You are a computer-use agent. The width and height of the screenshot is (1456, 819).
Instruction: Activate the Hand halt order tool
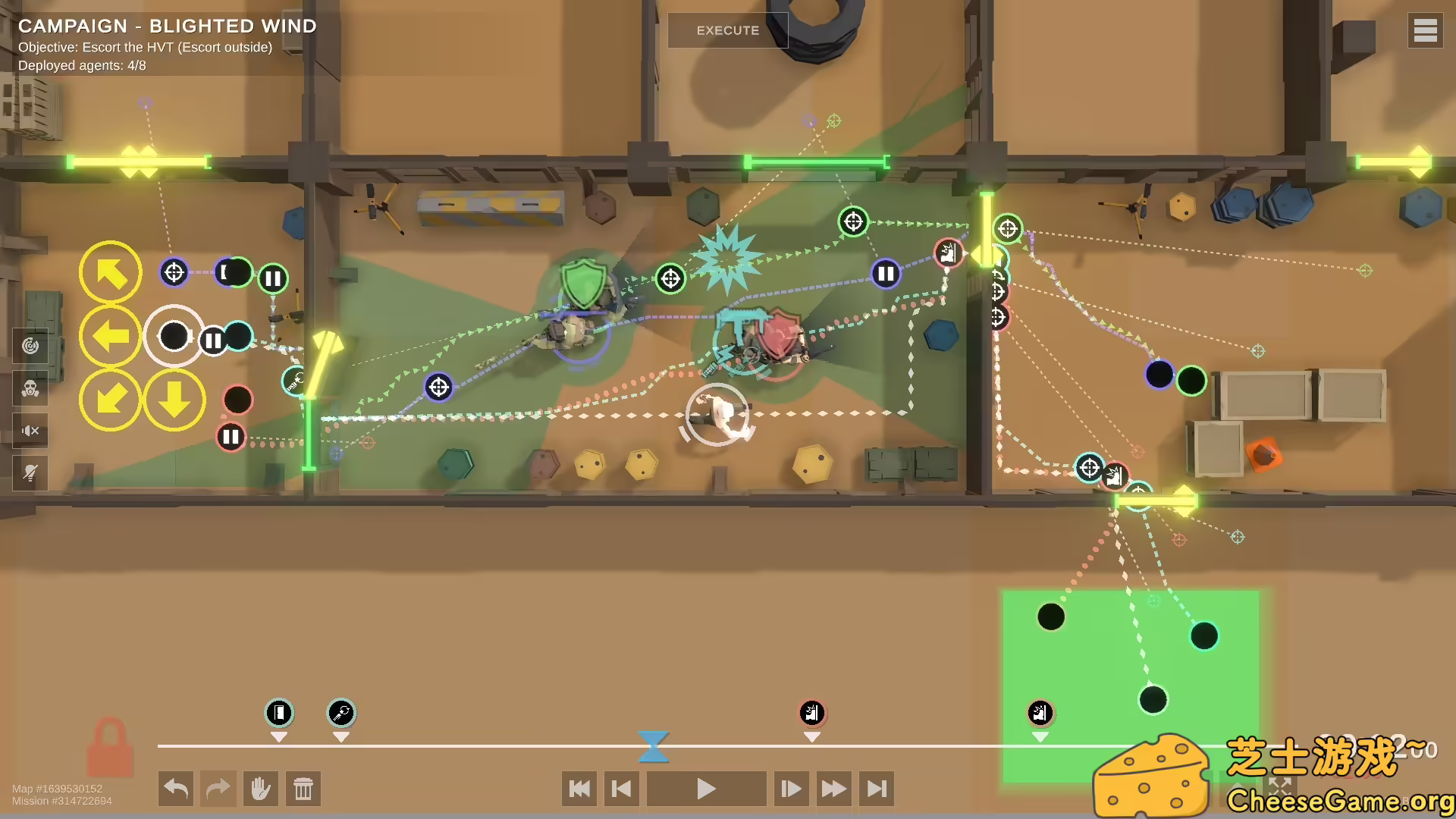pyautogui.click(x=261, y=789)
